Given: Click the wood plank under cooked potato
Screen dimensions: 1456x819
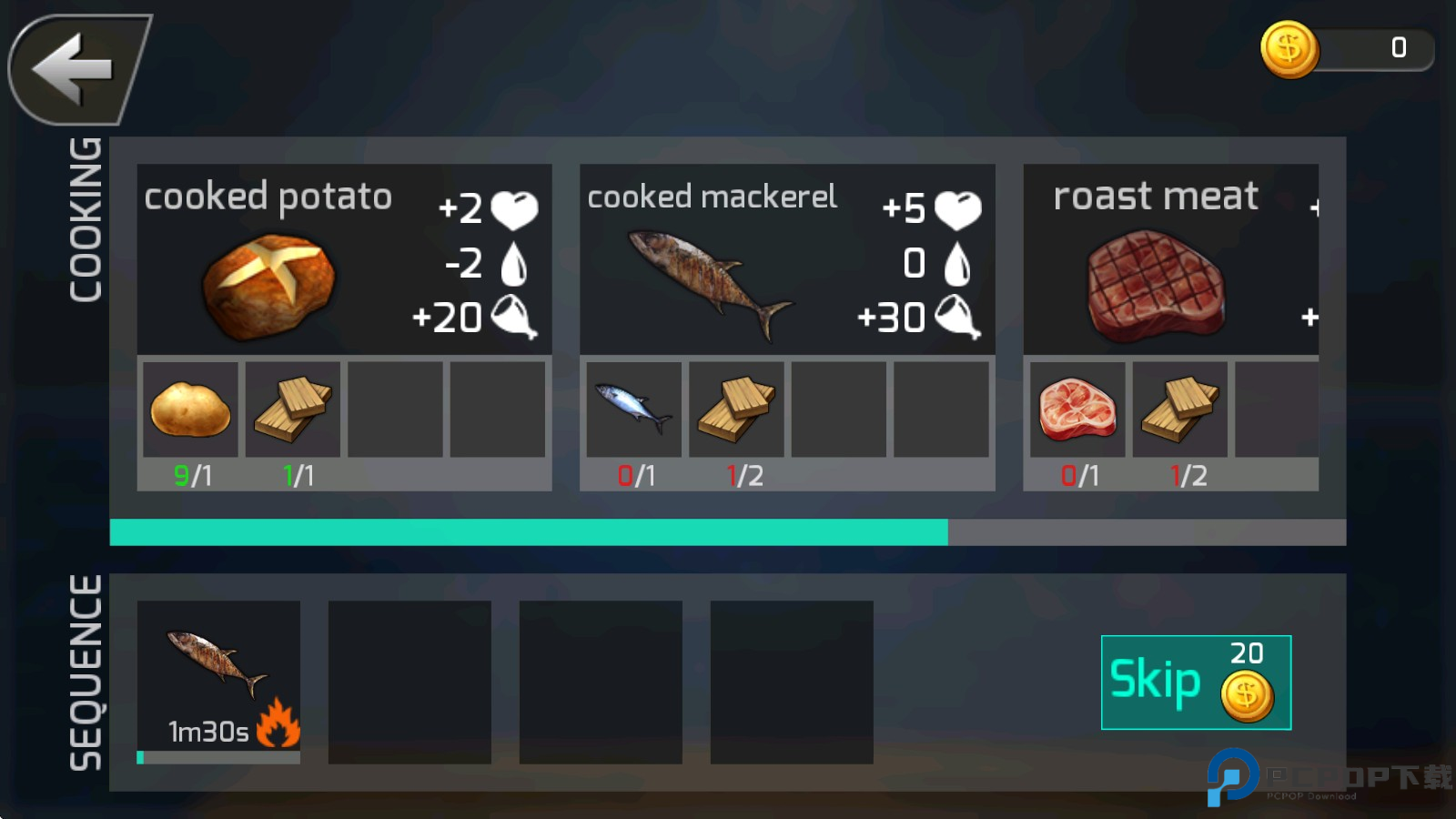Looking at the screenshot, I should pos(293,409).
